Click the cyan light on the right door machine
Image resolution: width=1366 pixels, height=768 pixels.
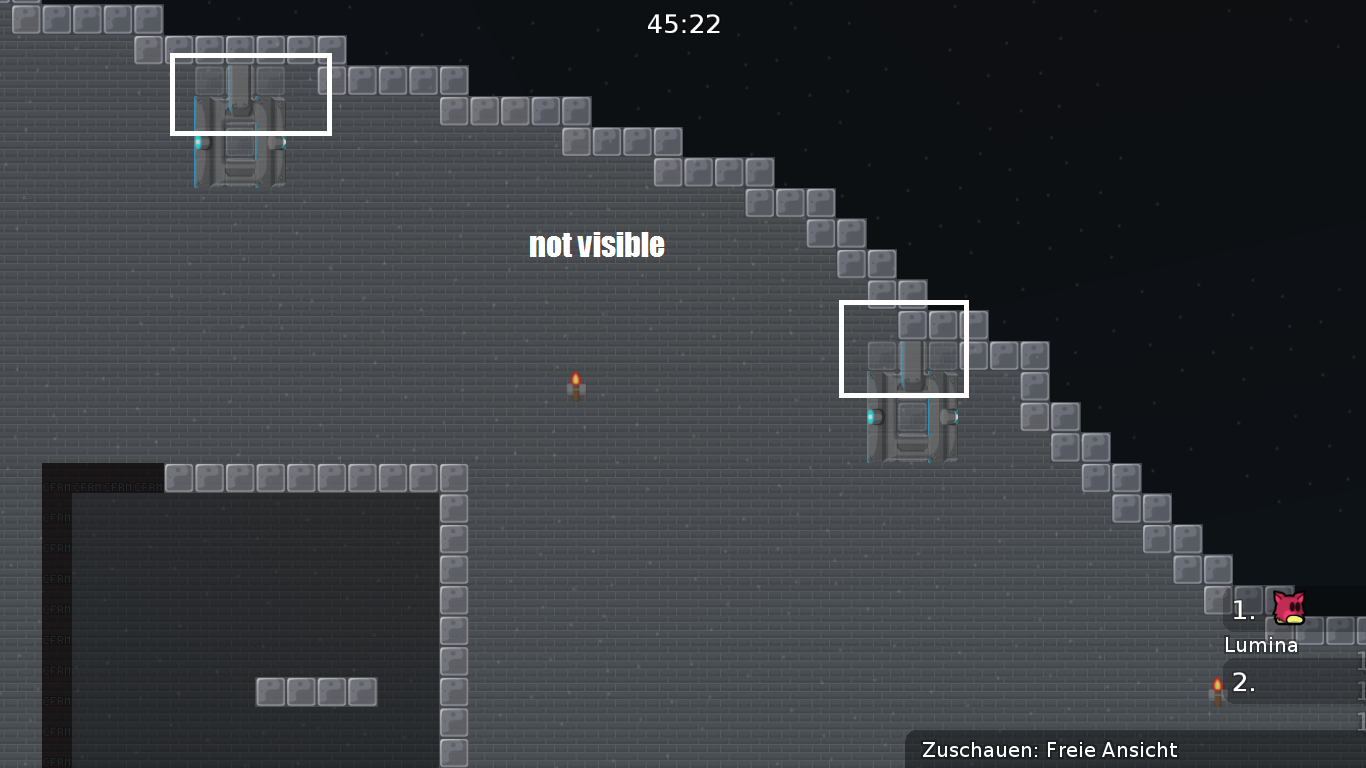point(869,417)
